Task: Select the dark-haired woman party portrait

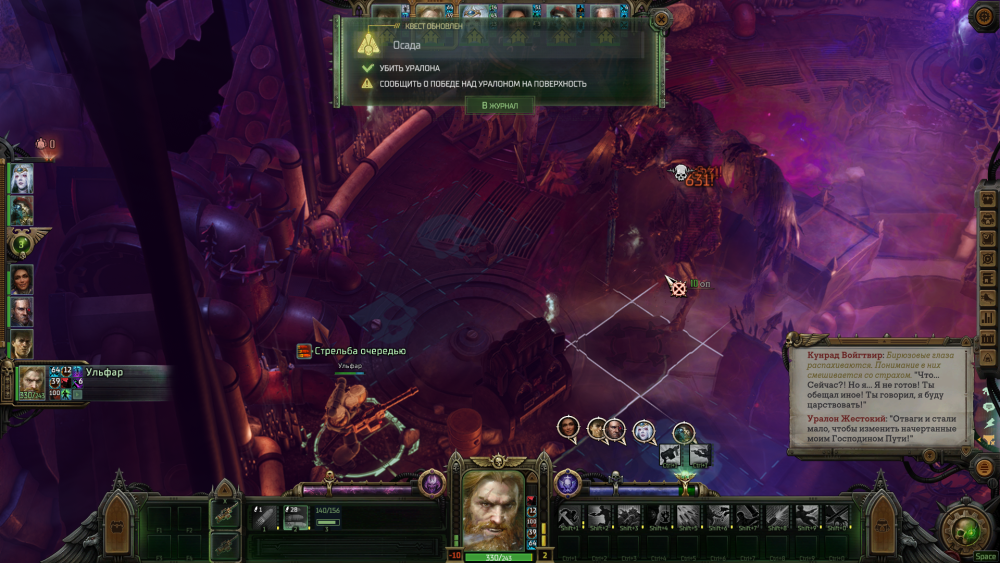Action: 21,279
